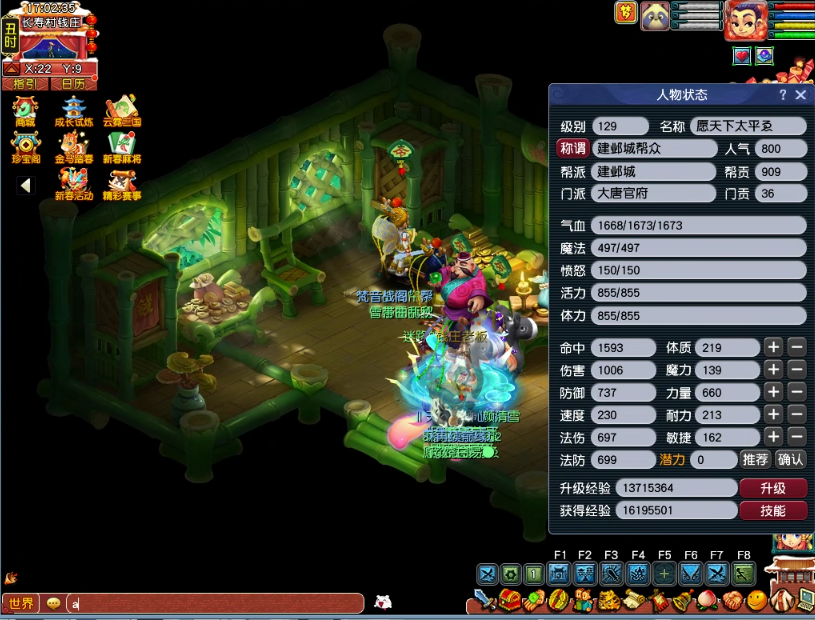Open the treasure chest icon in the bottom bar
The image size is (815, 620).
(510, 601)
